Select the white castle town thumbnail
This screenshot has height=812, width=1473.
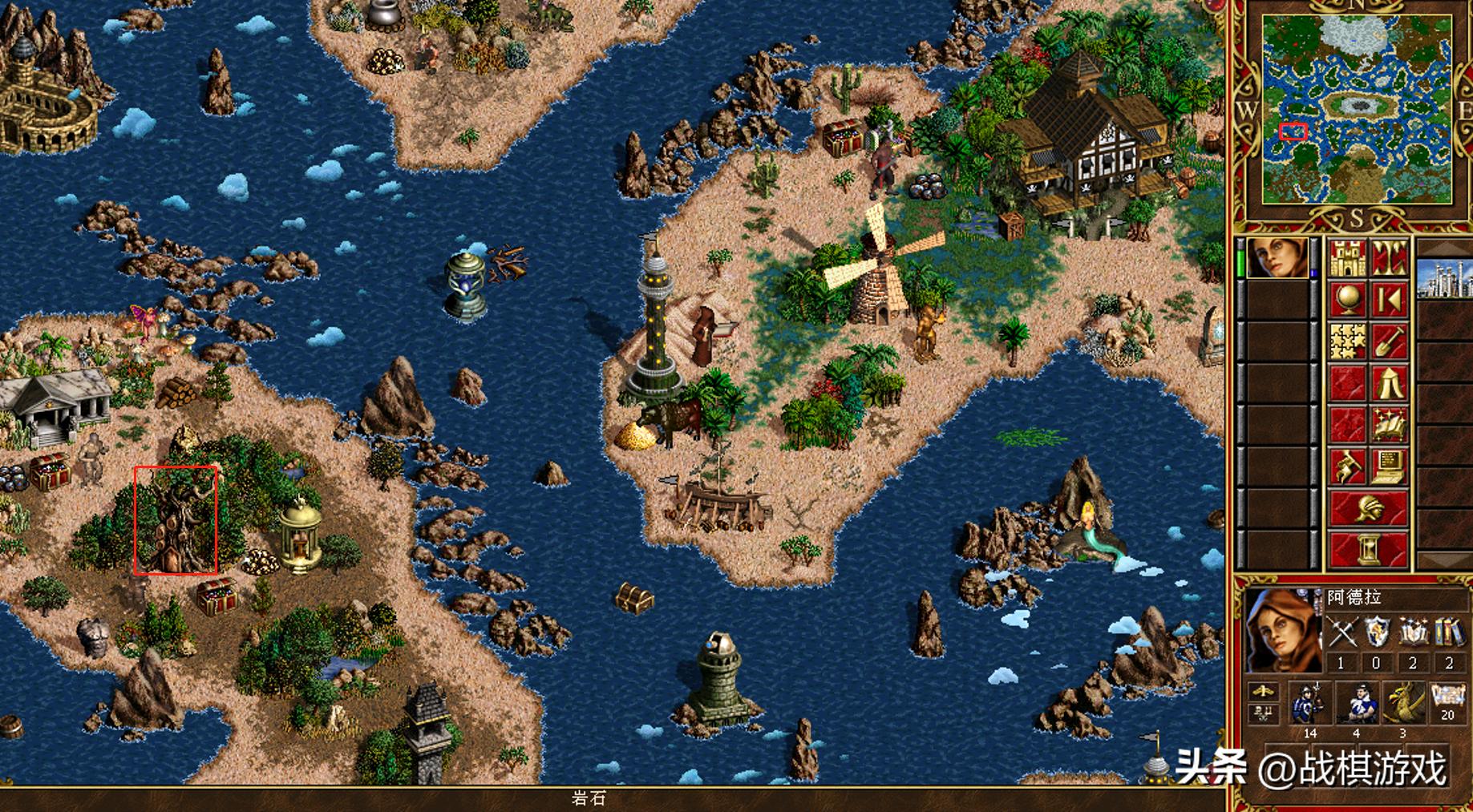[1444, 278]
